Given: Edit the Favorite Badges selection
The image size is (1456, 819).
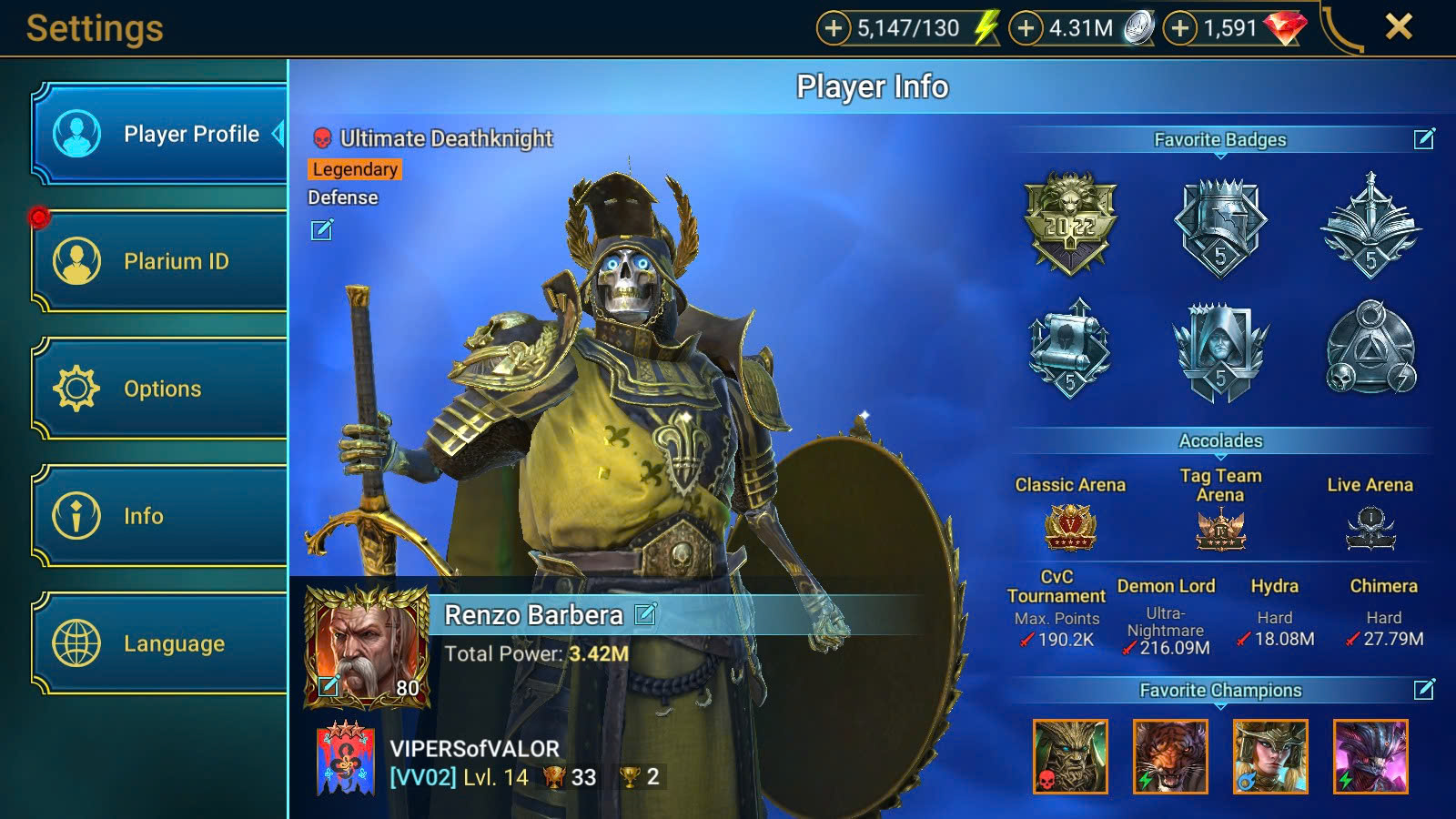Looking at the screenshot, I should pos(1424,138).
